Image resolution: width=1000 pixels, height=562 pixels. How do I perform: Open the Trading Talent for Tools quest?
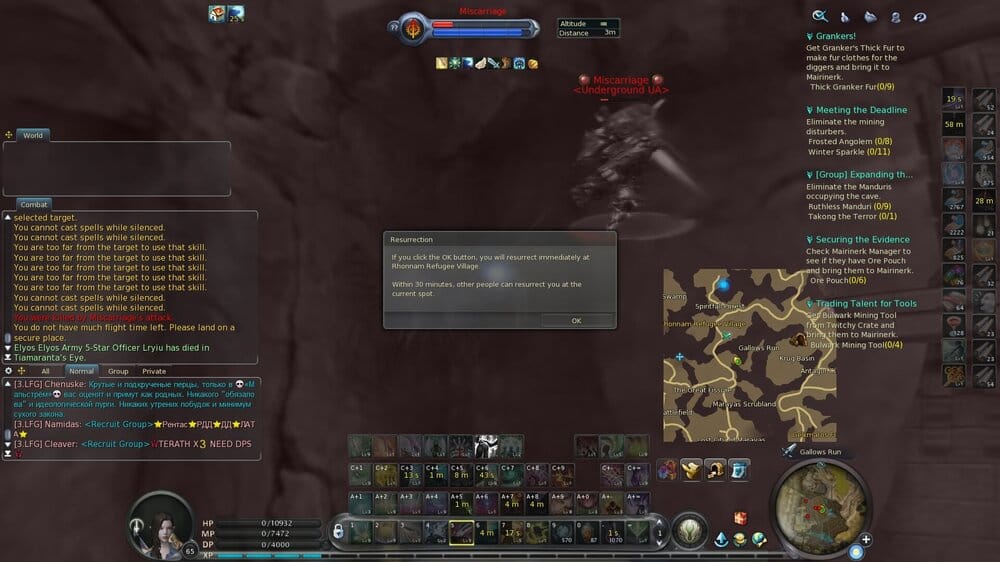865,304
